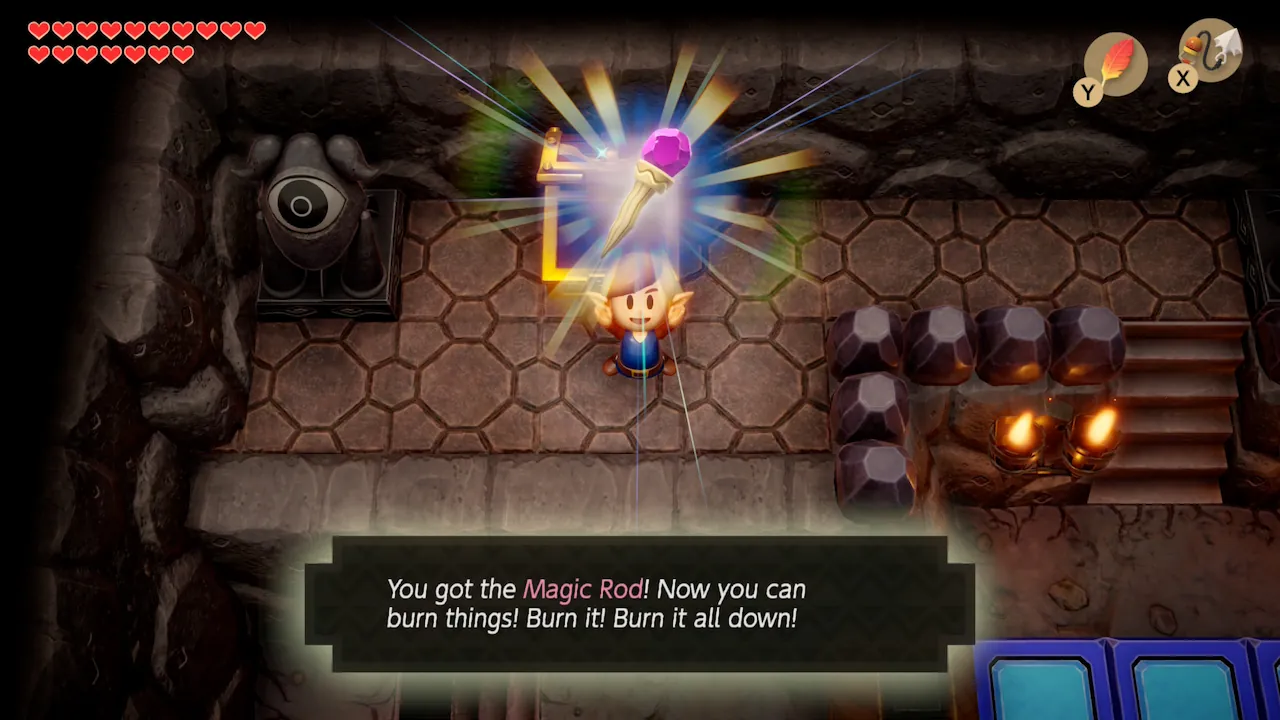
Task: Advance the Magic Rod dialogue box
Action: [x=640, y=603]
